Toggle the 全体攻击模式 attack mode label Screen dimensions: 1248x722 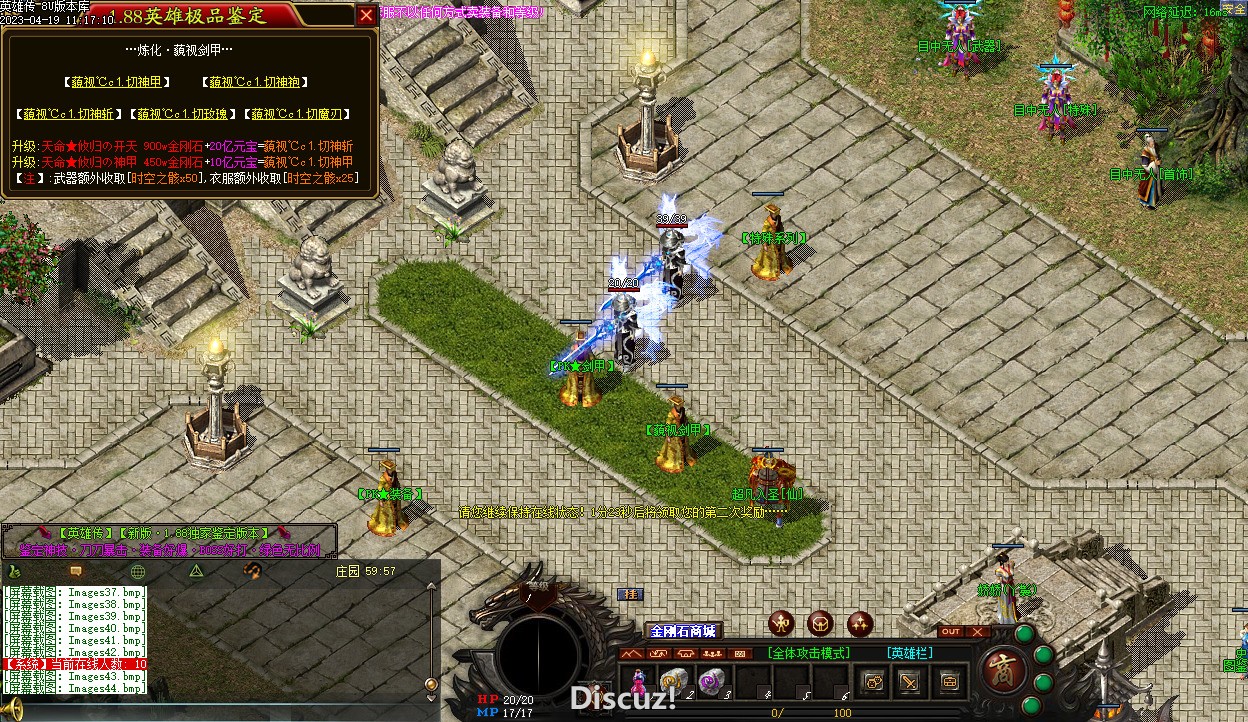point(809,653)
